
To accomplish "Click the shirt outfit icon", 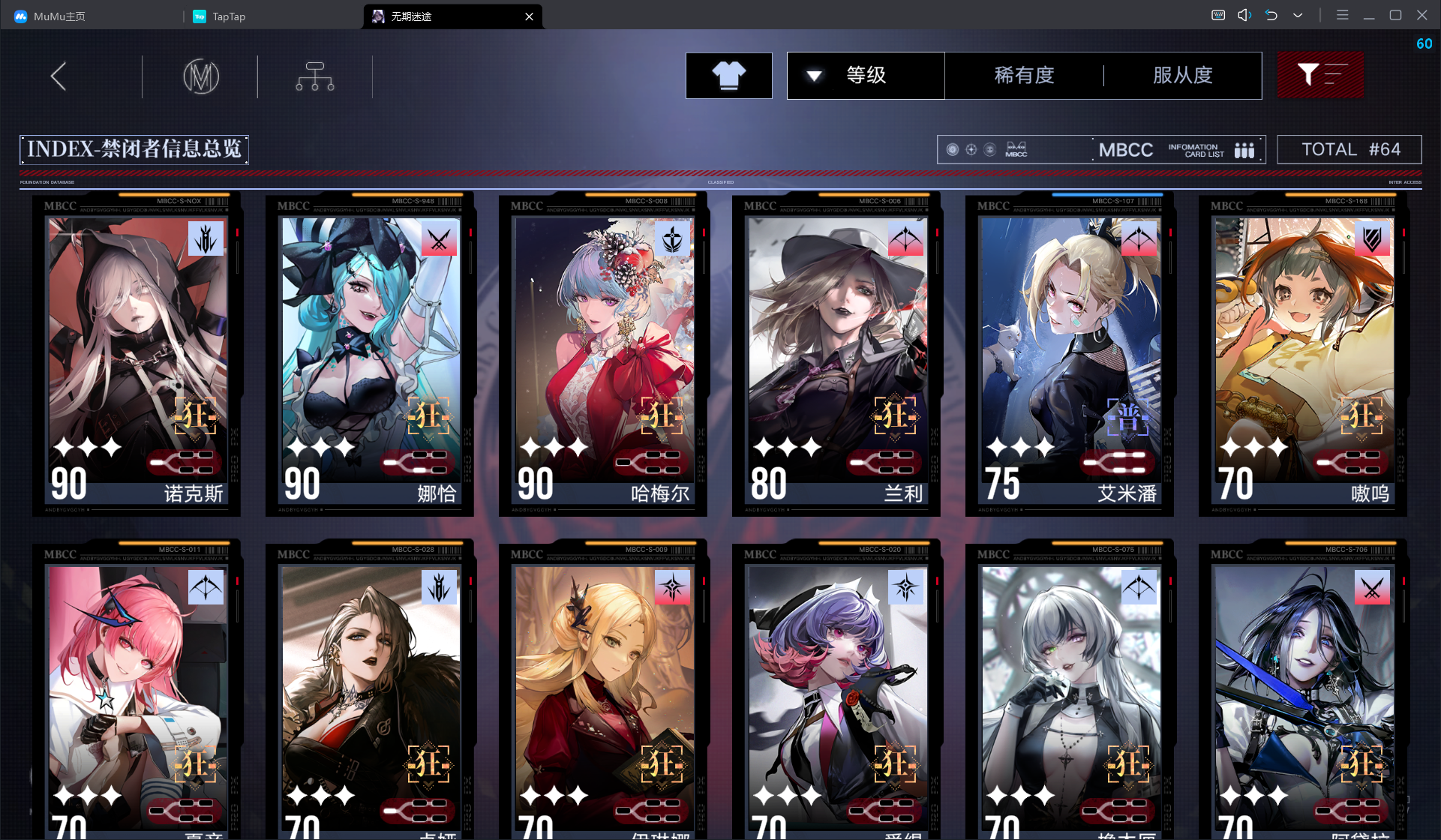I will 728,75.
